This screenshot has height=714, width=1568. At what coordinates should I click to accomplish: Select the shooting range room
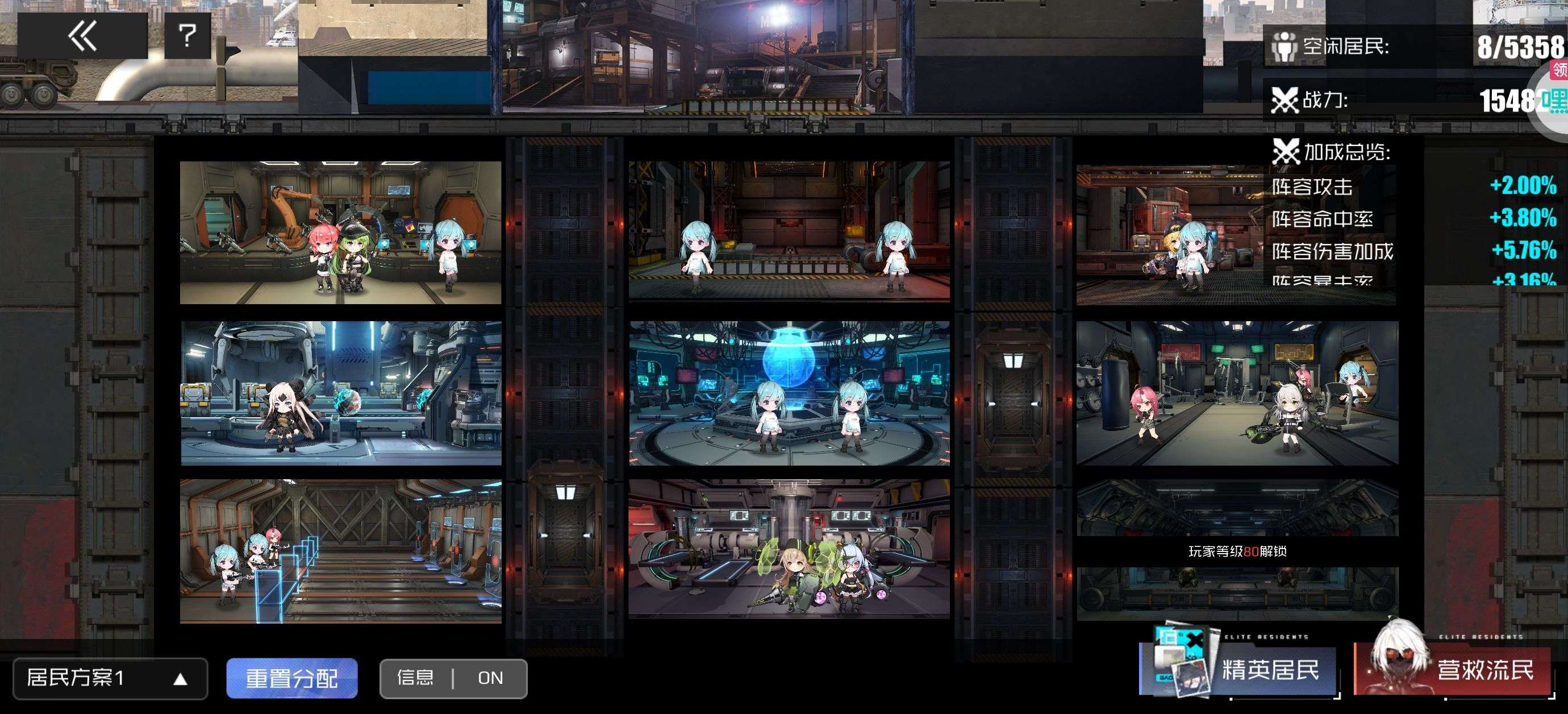340,551
